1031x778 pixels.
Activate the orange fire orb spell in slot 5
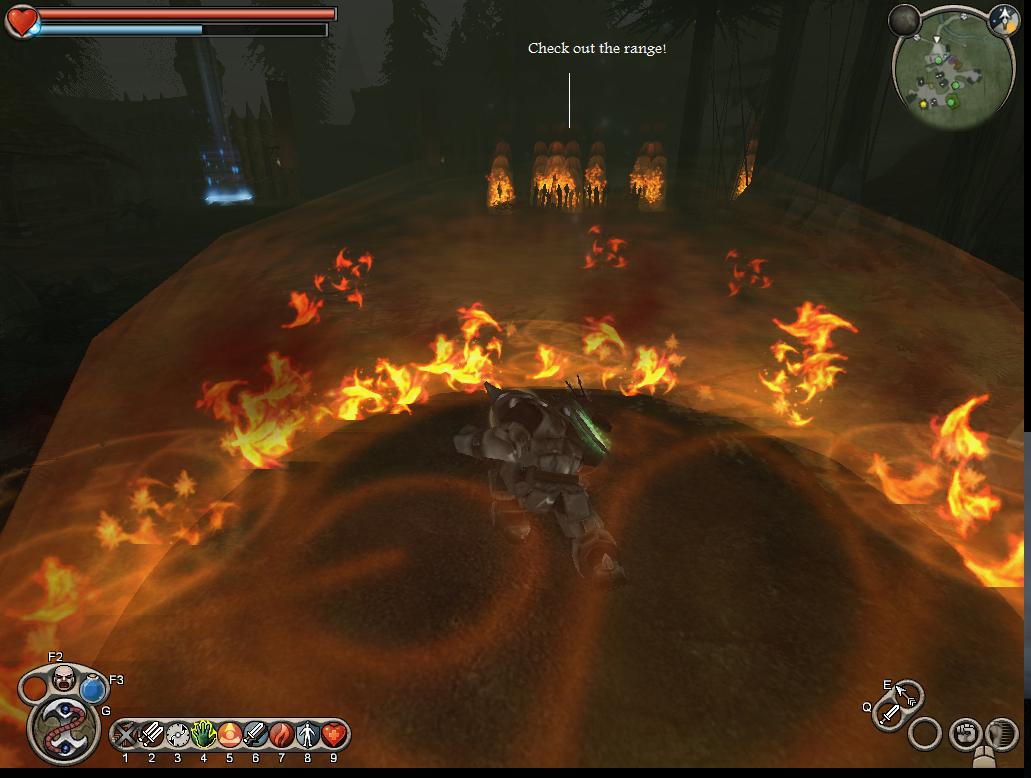(230, 736)
